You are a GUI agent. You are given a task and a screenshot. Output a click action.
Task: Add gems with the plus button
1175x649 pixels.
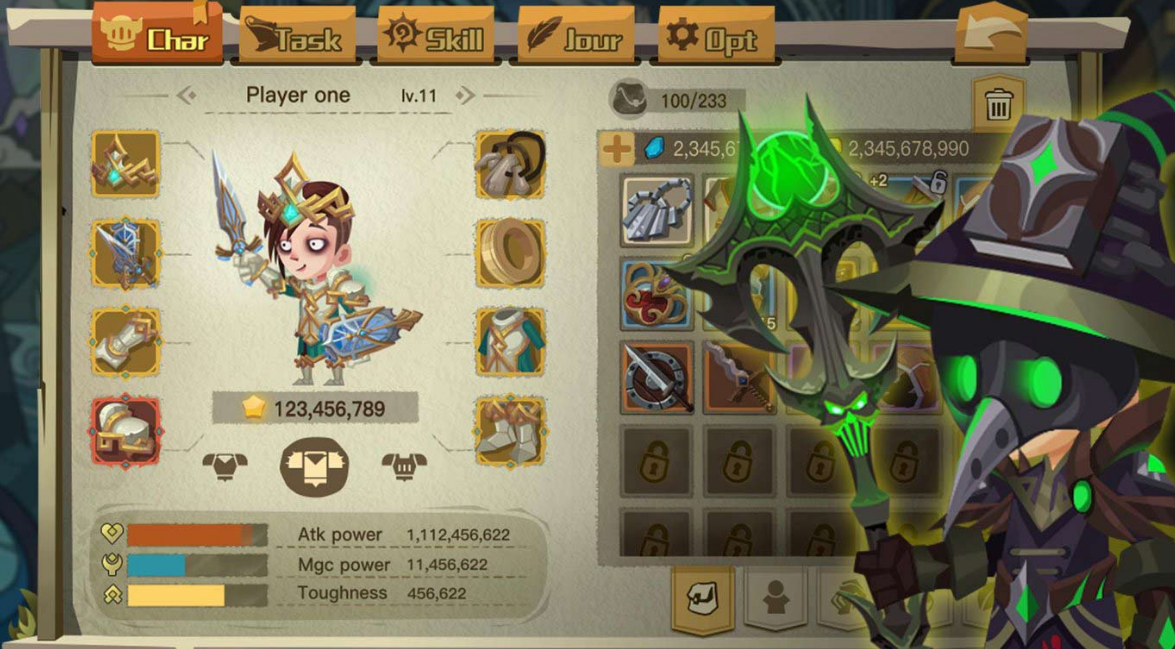616,150
